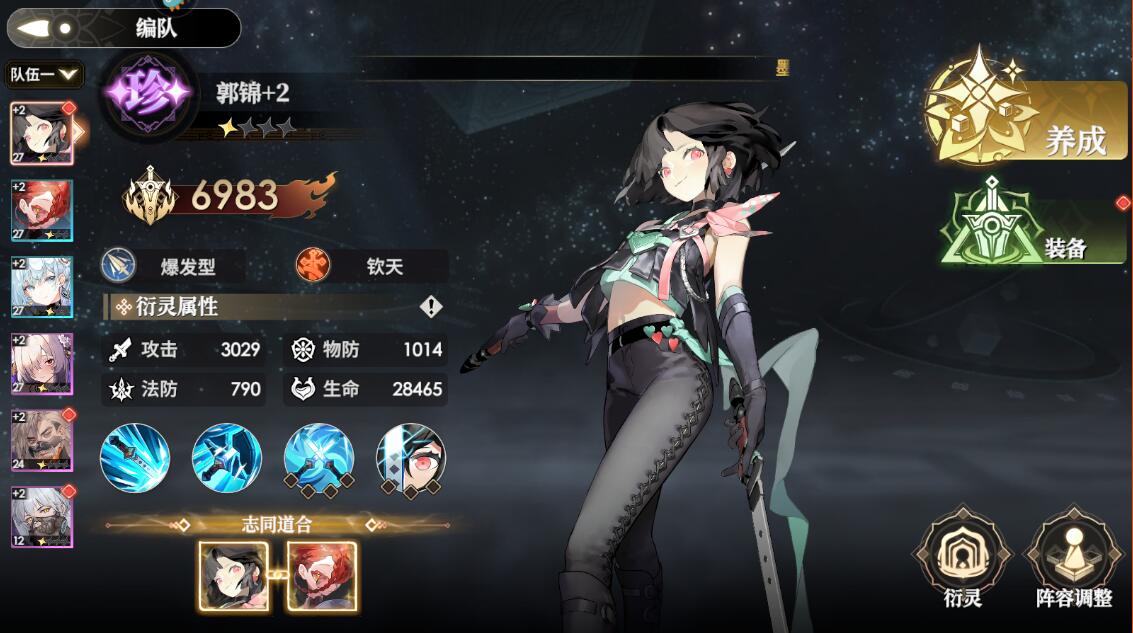Open 阵容调整 lineup adjustment
Image resolution: width=1133 pixels, height=633 pixels.
(1074, 563)
